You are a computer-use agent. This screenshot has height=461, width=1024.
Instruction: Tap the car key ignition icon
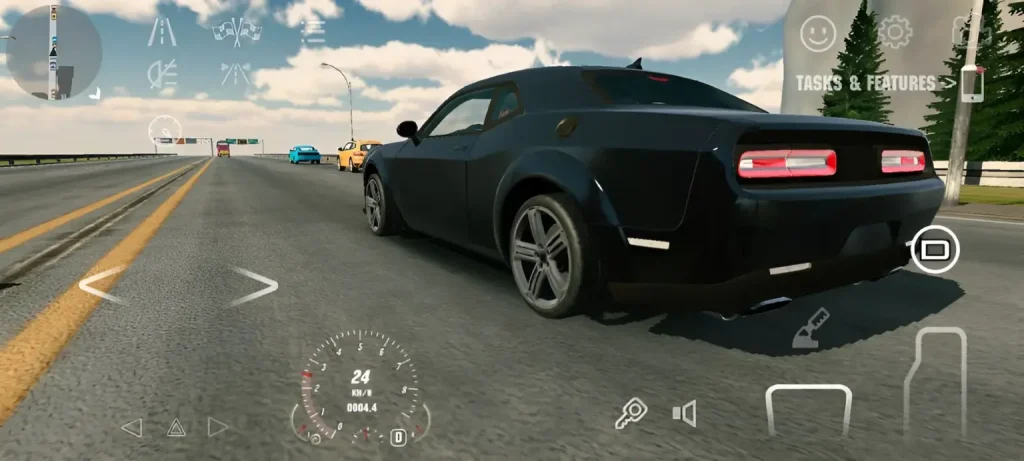point(631,412)
